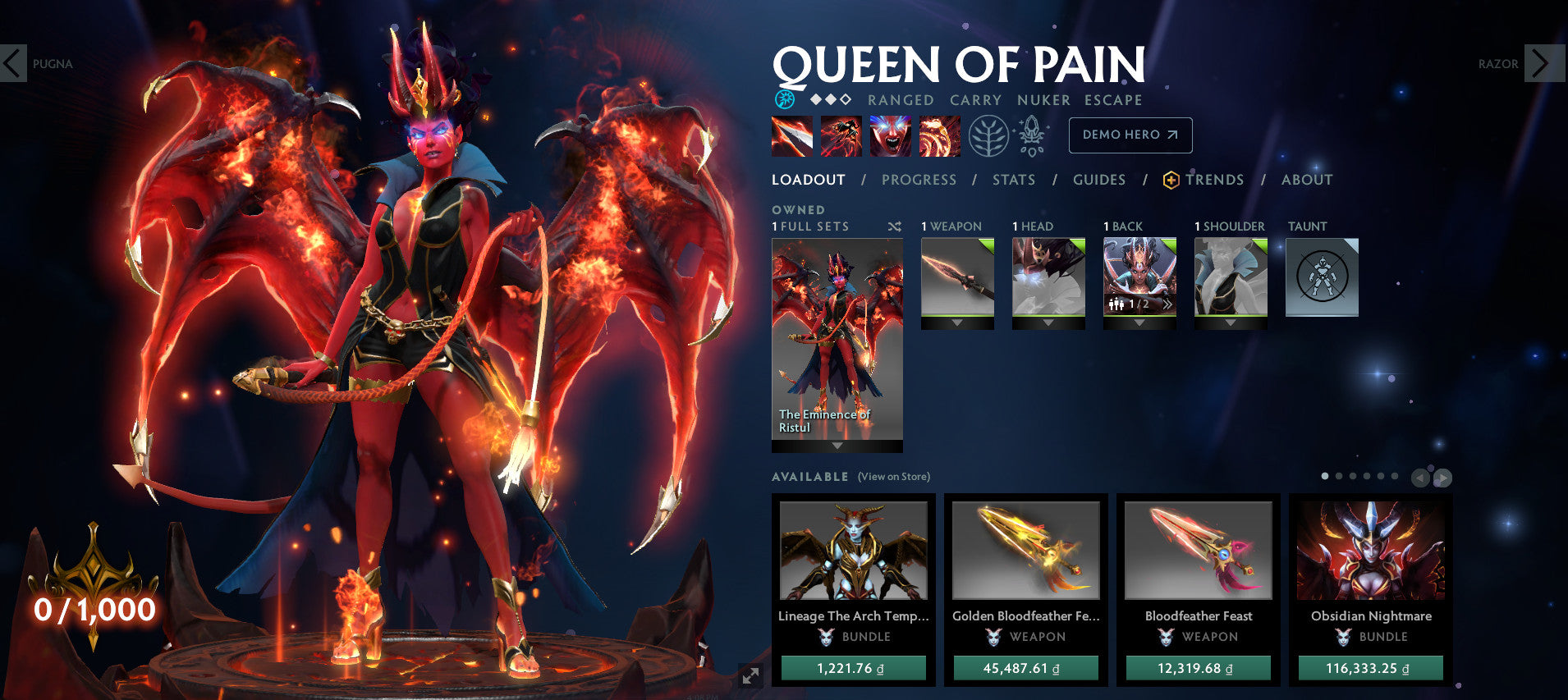Viewport: 1568px width, 700px height.
Task: Select the Shadow Strike ability icon
Action: tap(791, 138)
